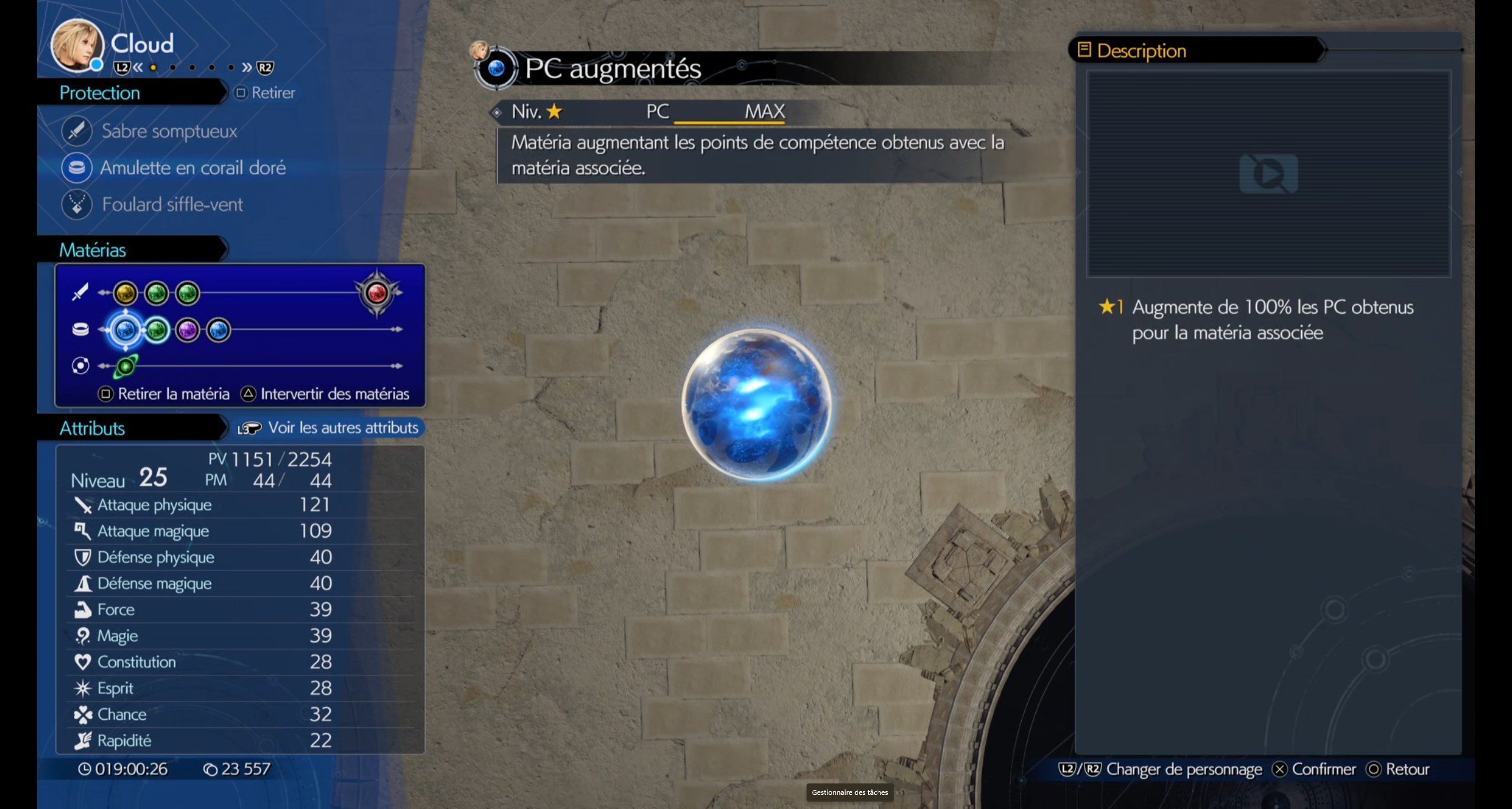Select the armor row icon in Matérias panel

click(x=81, y=330)
